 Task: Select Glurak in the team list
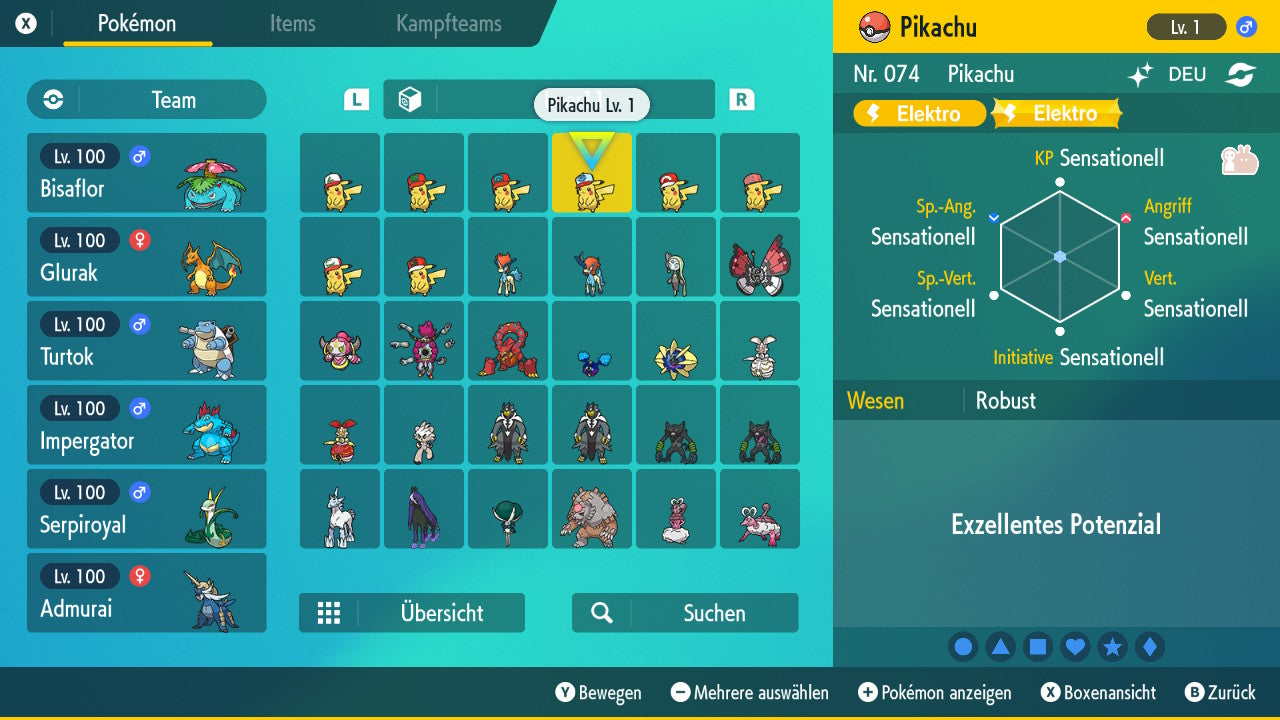(146, 256)
